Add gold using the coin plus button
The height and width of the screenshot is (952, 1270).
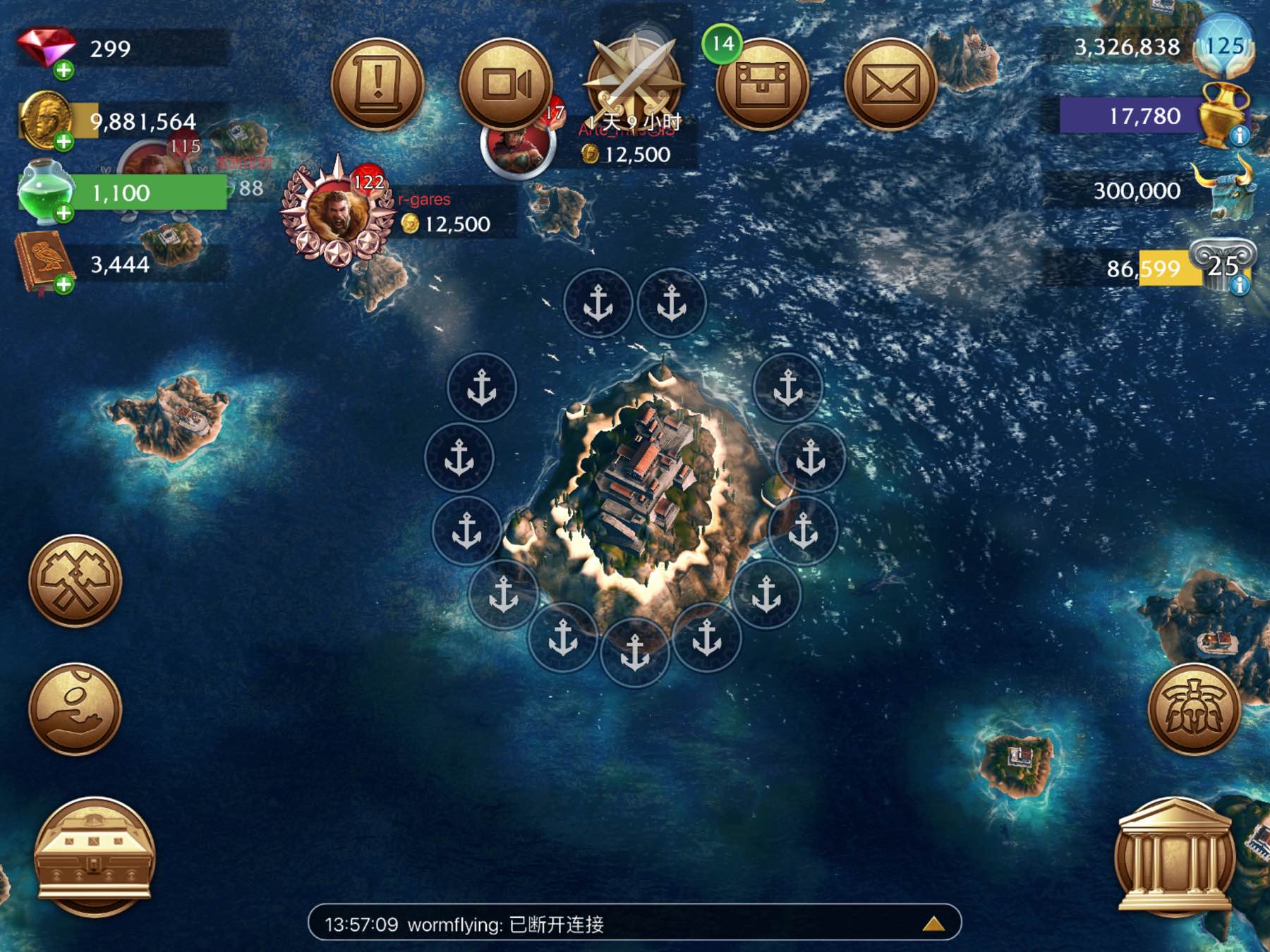64,142
